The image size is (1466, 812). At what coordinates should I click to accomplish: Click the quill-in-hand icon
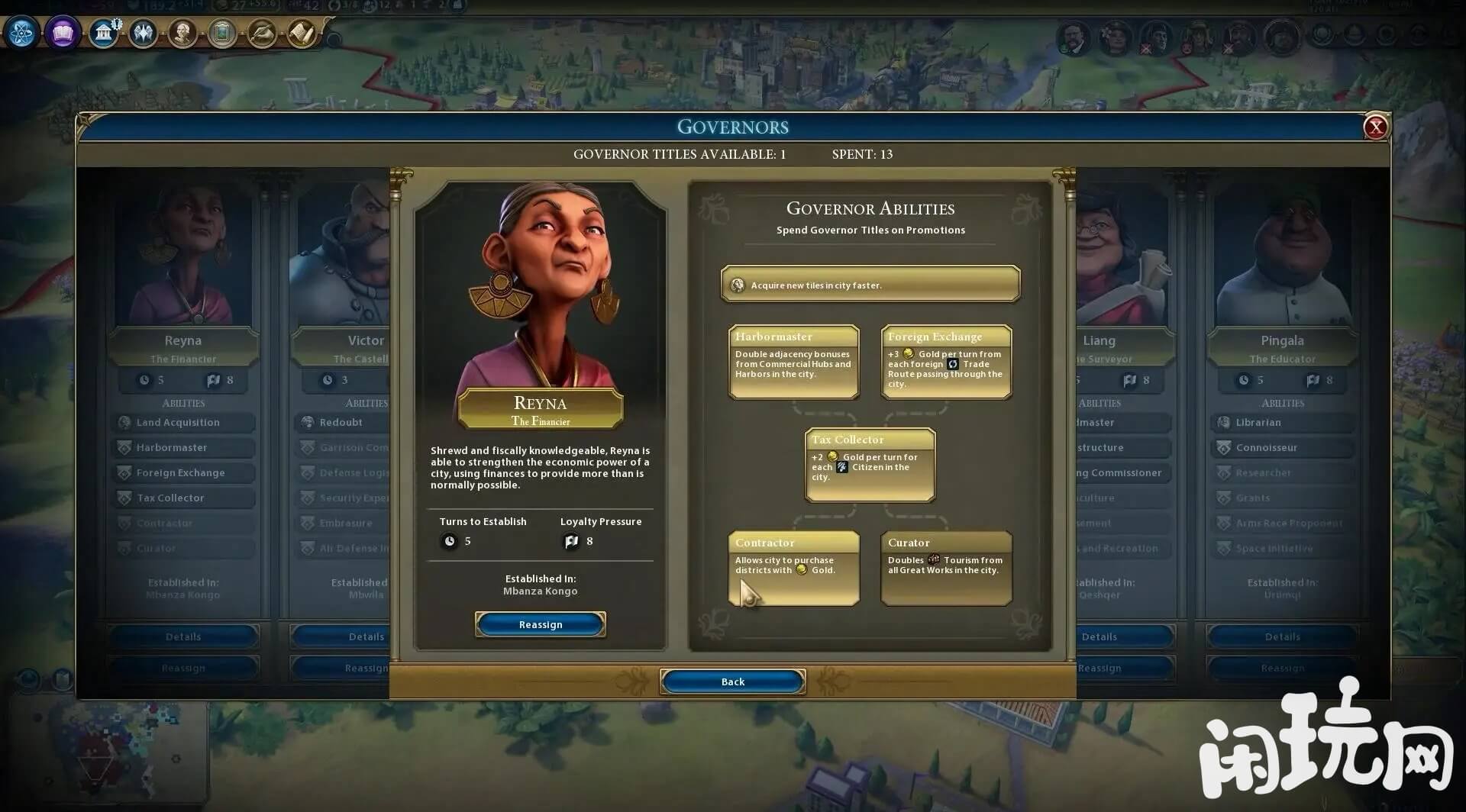click(x=262, y=33)
